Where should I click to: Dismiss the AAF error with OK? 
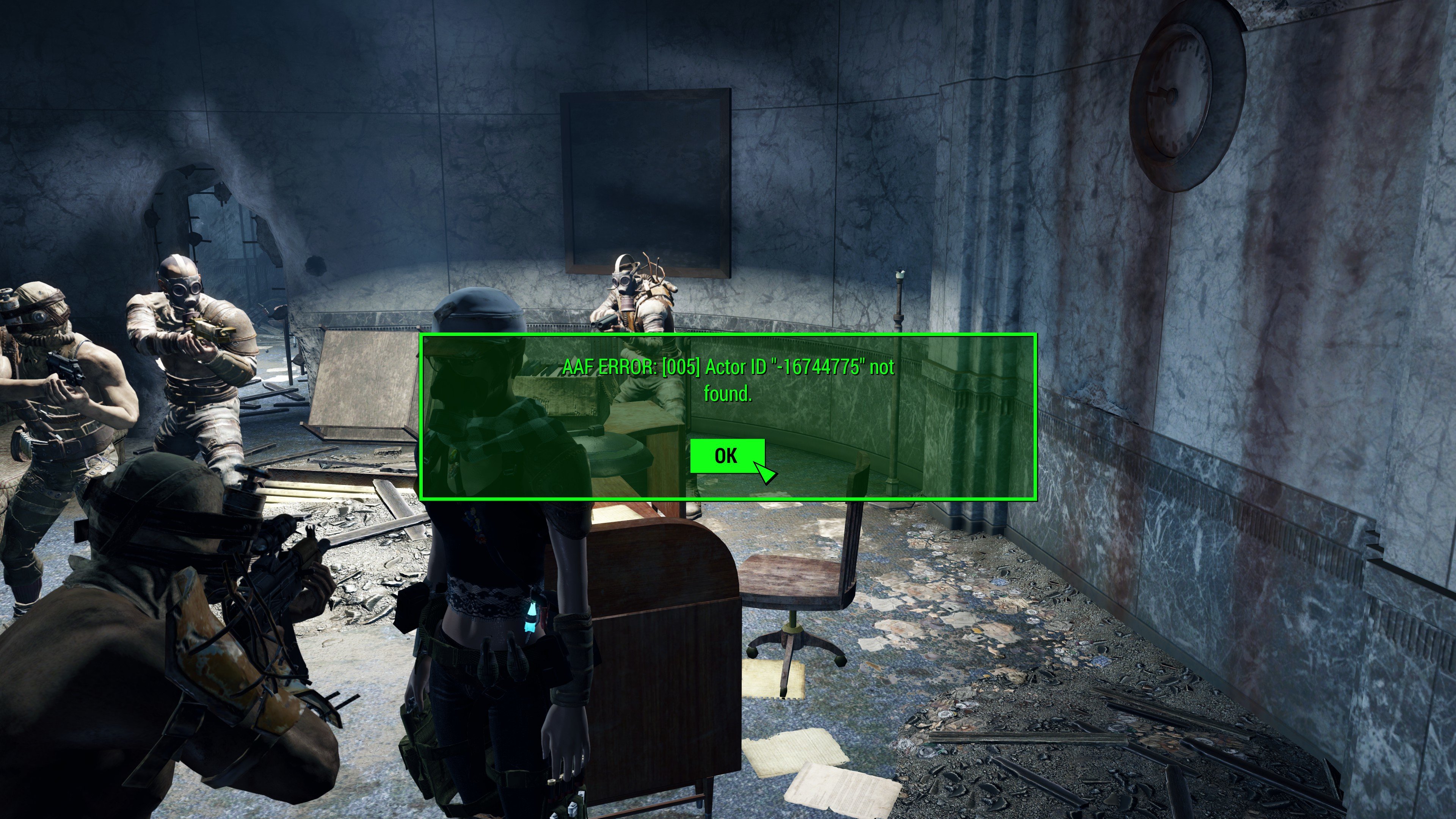[x=727, y=455]
